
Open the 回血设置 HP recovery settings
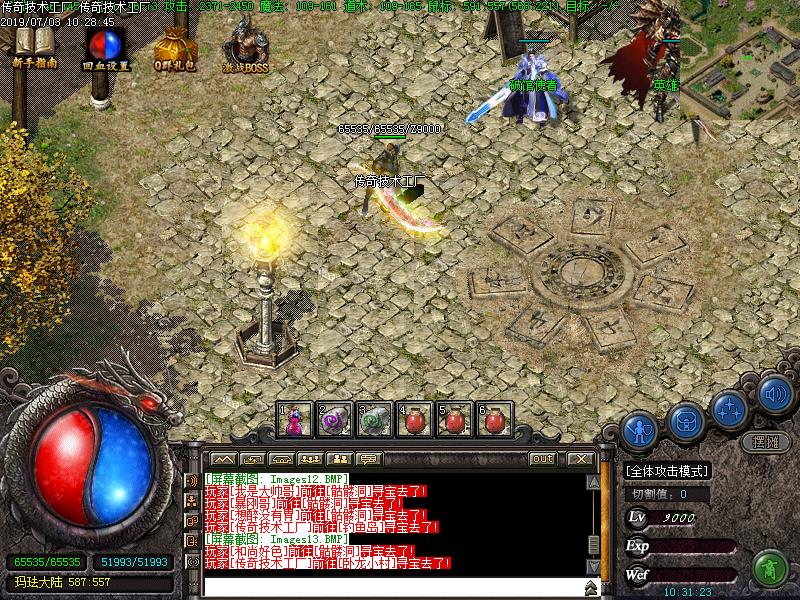[105, 45]
